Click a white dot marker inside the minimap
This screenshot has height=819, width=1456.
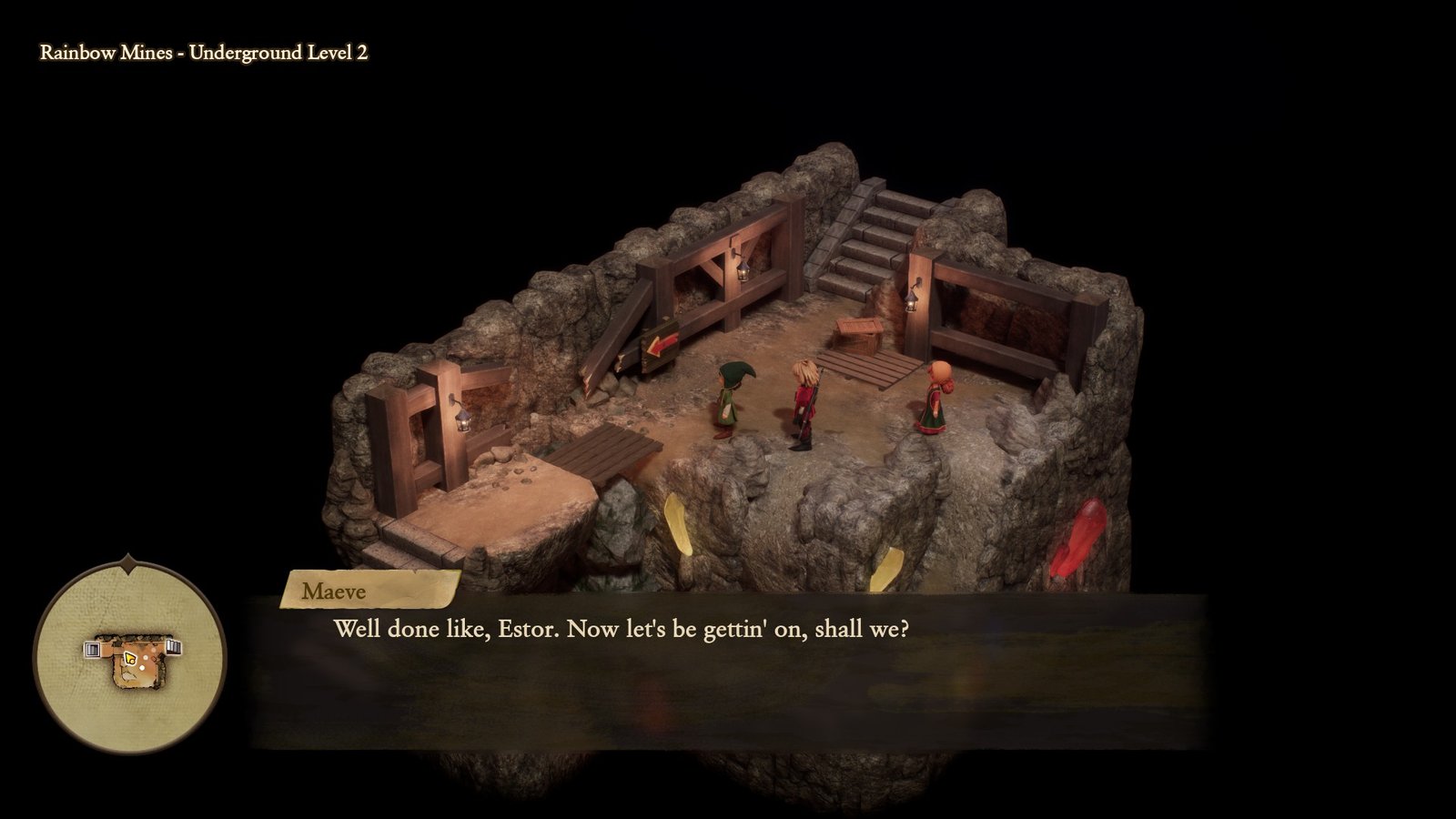(x=142, y=667)
